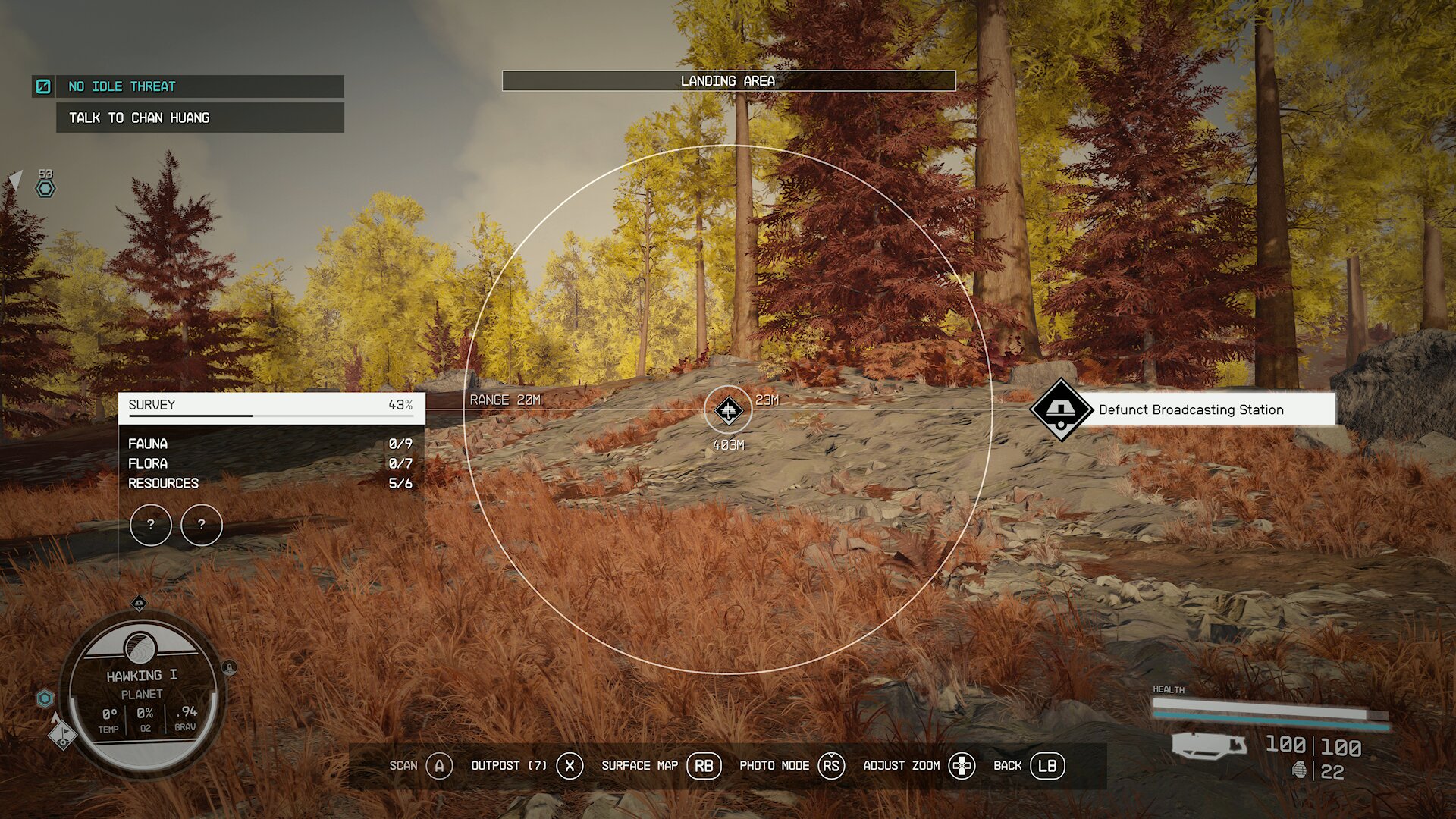1456x819 pixels.
Task: Select the No Idle Threat quest tracker
Action: [188, 86]
